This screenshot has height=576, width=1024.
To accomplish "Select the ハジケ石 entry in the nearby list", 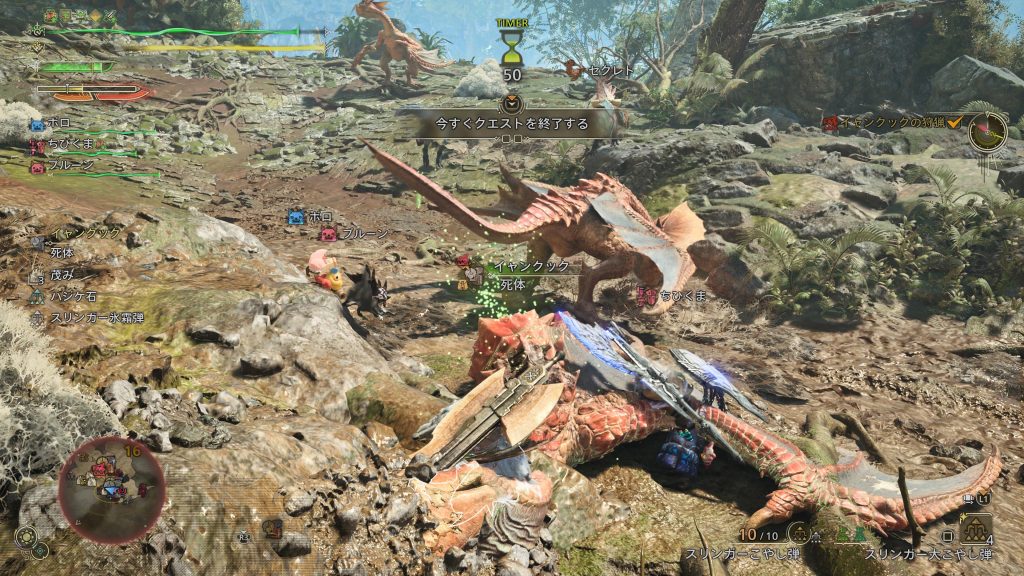I will (70, 297).
